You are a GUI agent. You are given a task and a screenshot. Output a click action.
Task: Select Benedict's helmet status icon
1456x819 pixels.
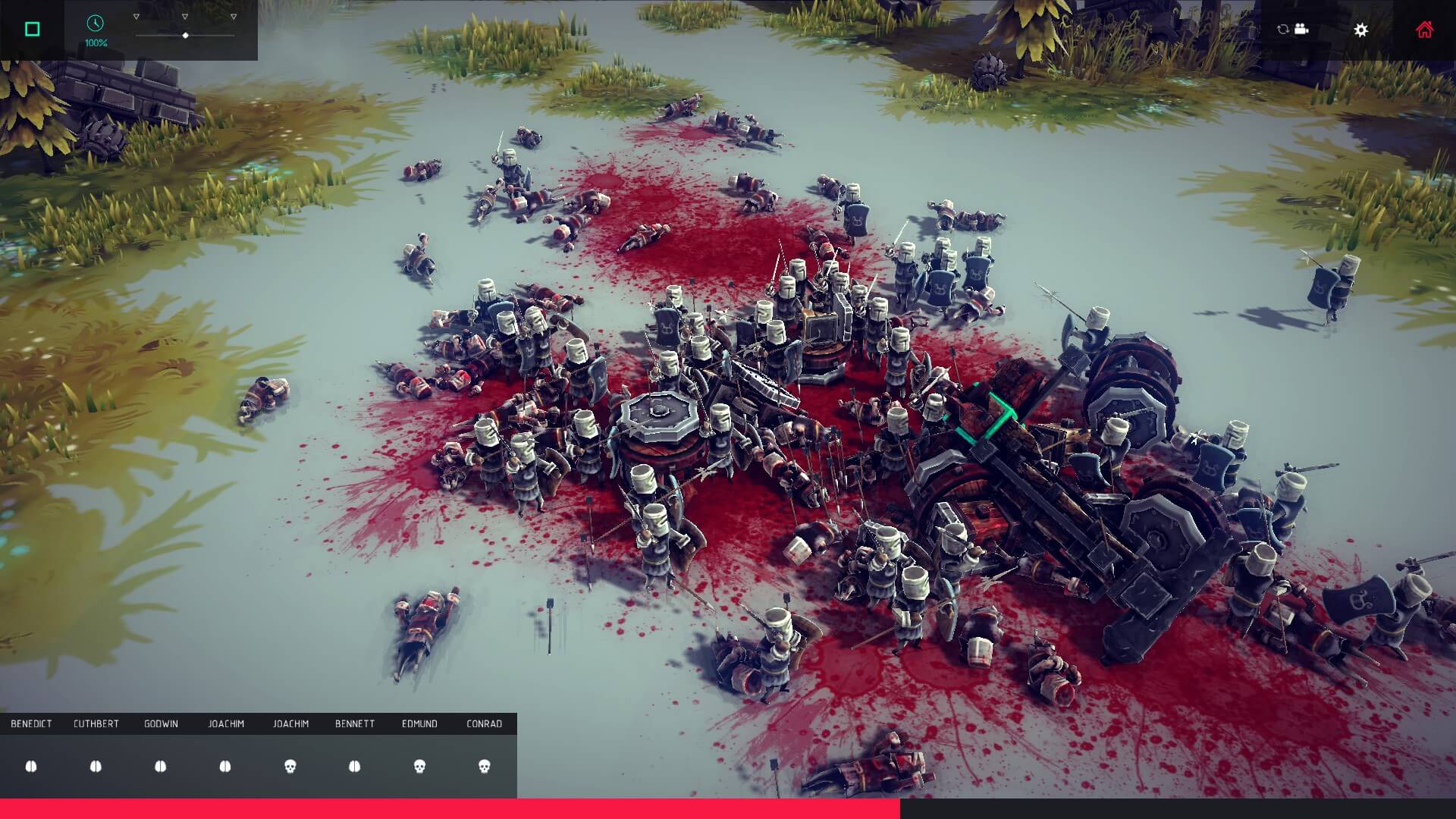(x=32, y=767)
